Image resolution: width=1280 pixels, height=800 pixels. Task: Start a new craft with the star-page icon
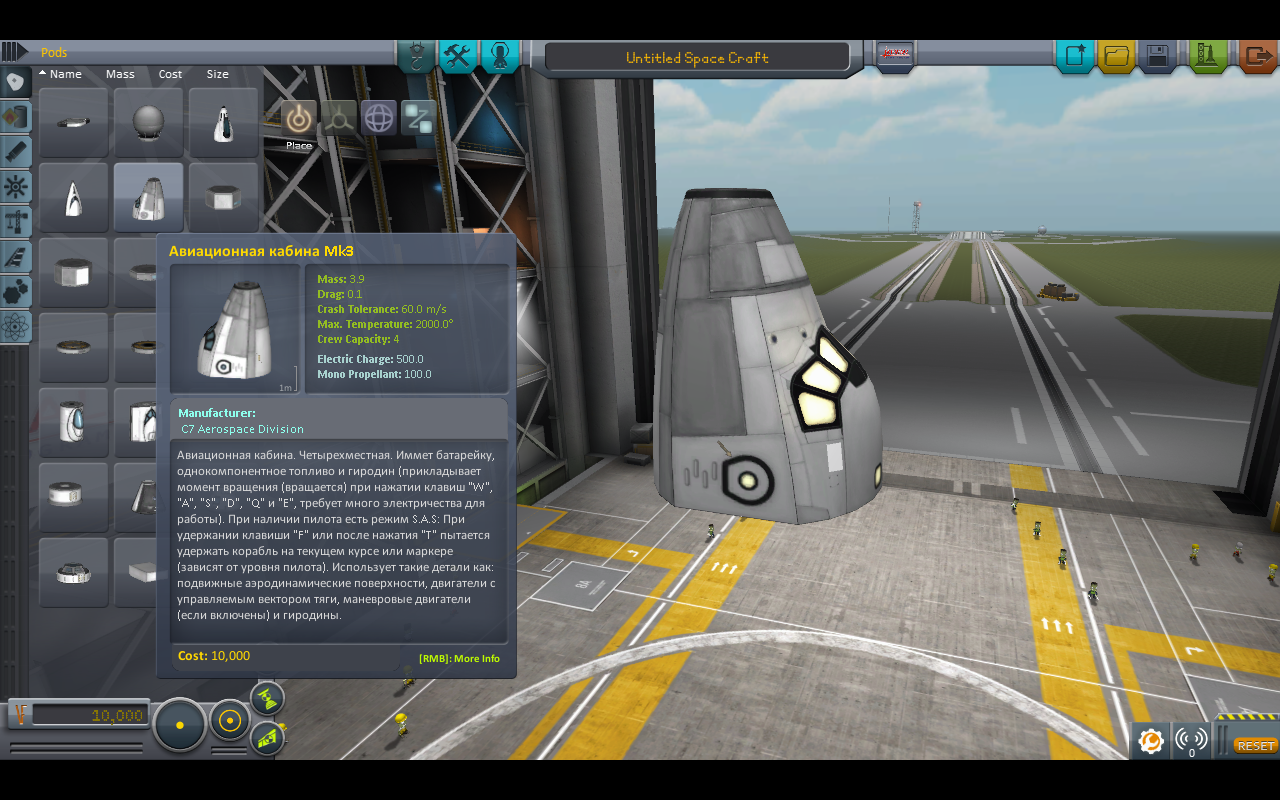pyautogui.click(x=1075, y=57)
